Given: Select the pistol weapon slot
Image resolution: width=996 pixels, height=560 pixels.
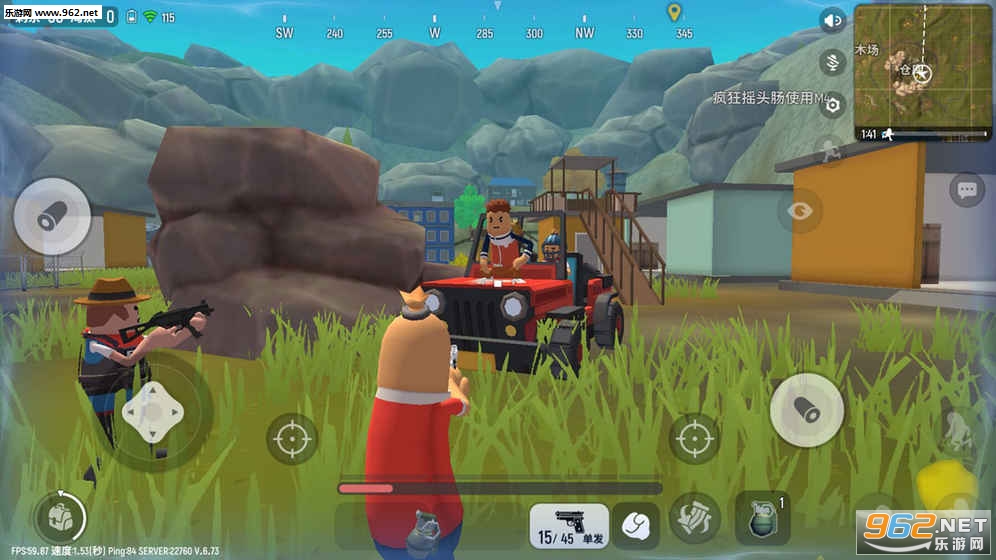Looking at the screenshot, I should pos(568,524).
